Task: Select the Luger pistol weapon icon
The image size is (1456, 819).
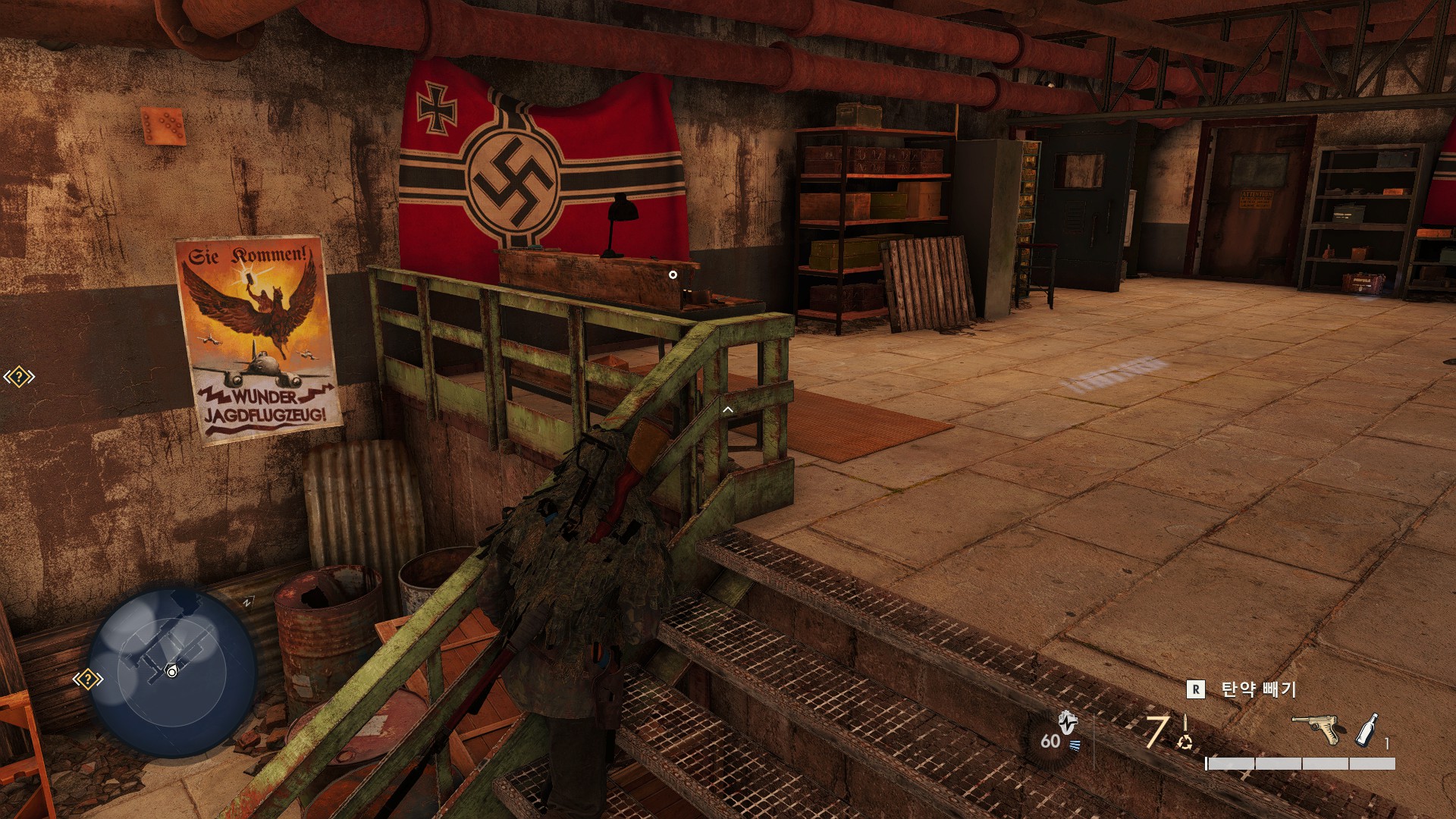Action: tap(1316, 729)
